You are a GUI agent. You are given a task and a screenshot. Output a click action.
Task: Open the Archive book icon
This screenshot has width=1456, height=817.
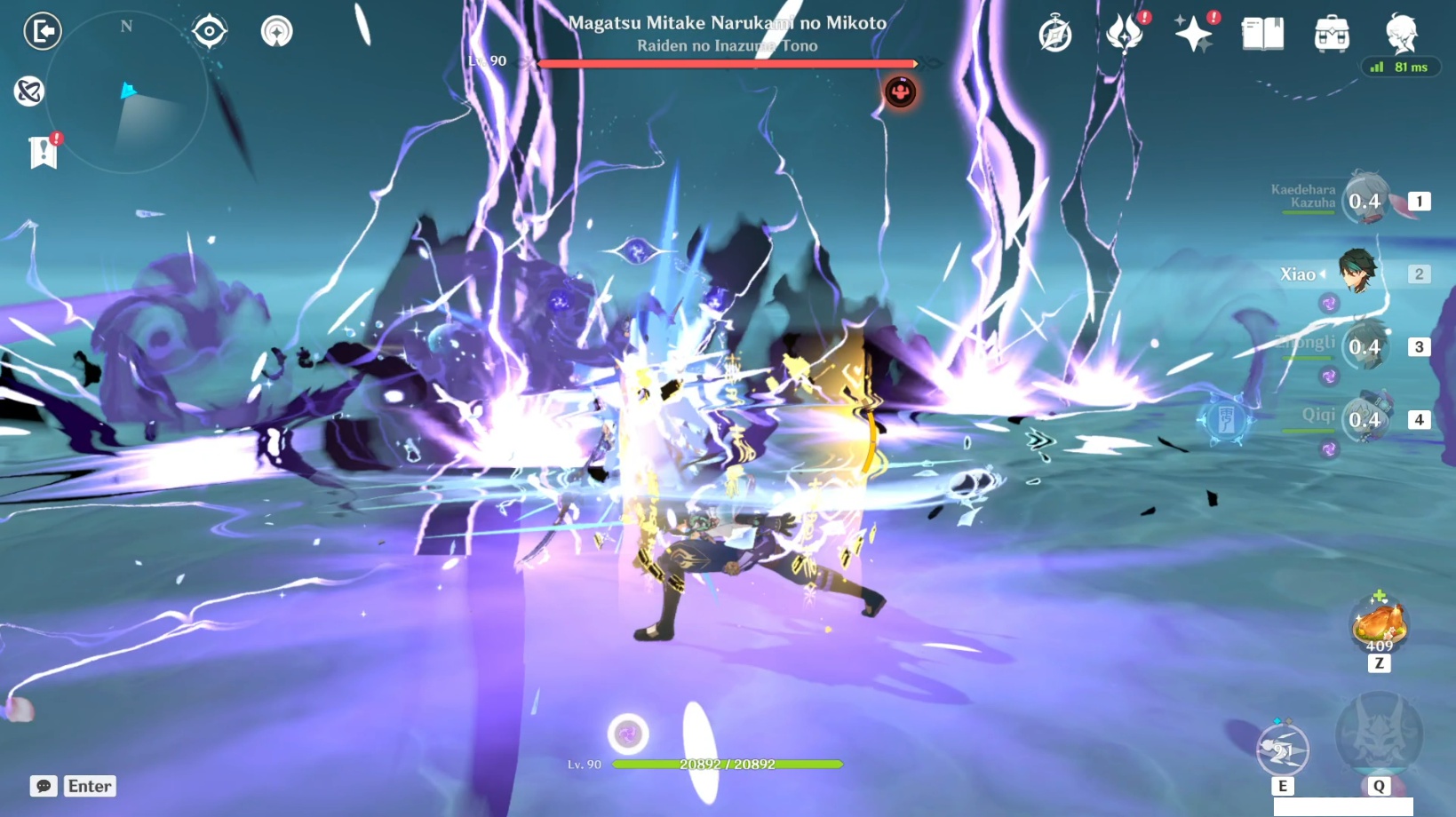click(1265, 33)
